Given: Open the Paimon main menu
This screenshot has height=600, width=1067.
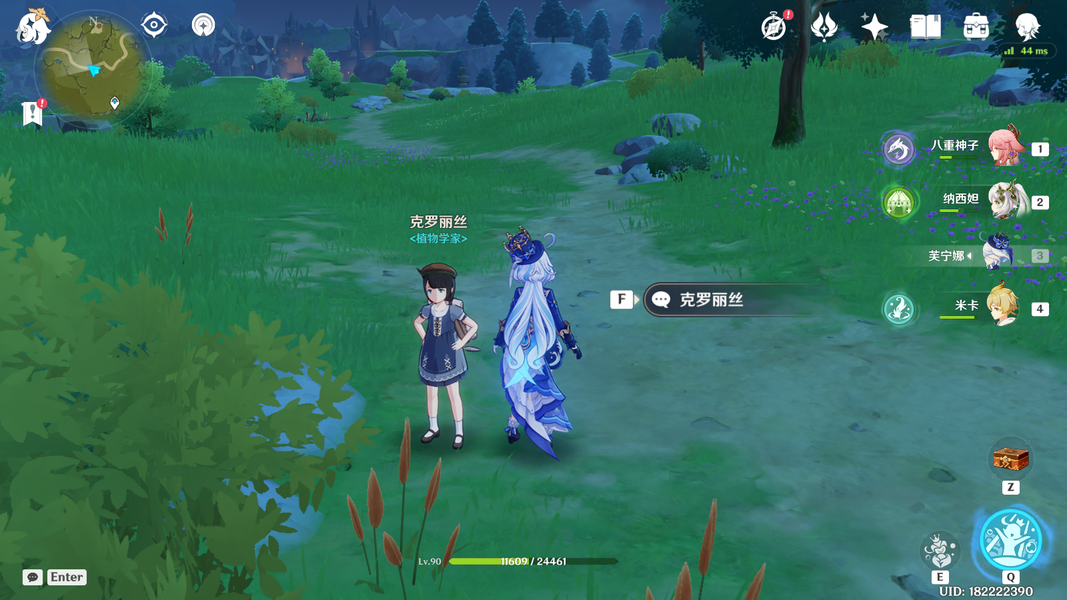Looking at the screenshot, I should point(33,27).
